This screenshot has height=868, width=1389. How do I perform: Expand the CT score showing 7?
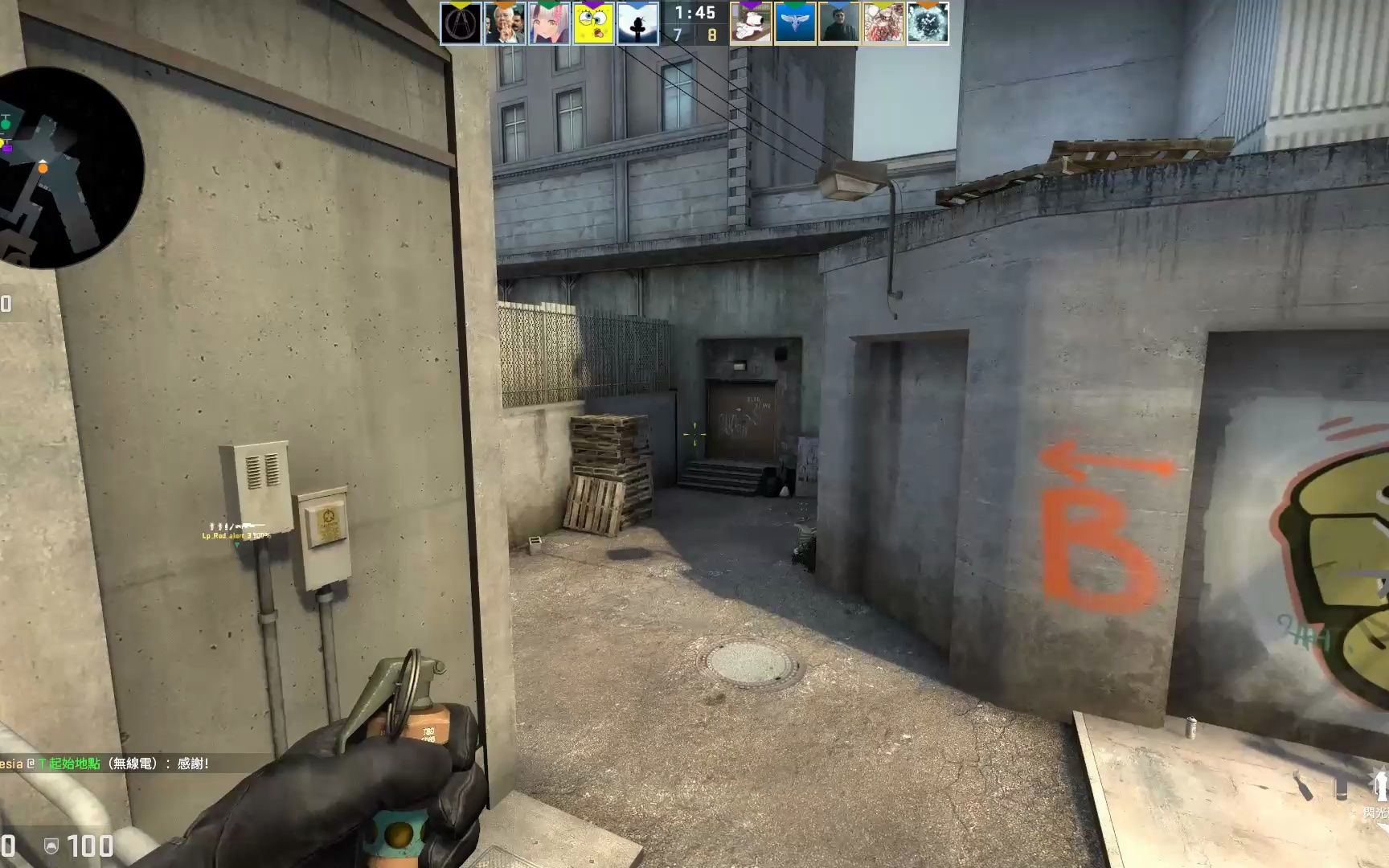pyautogui.click(x=678, y=36)
